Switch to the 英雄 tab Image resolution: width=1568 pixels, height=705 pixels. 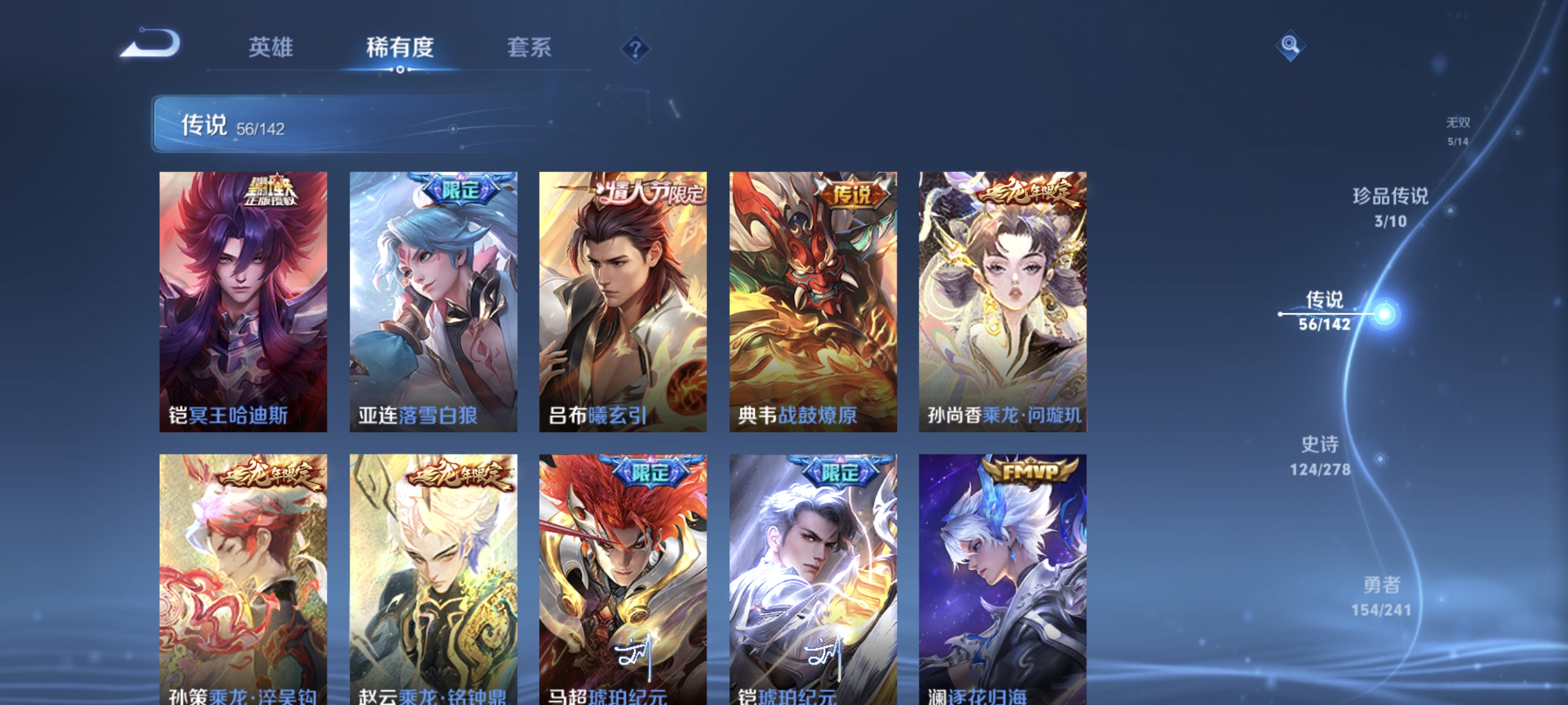pyautogui.click(x=270, y=48)
